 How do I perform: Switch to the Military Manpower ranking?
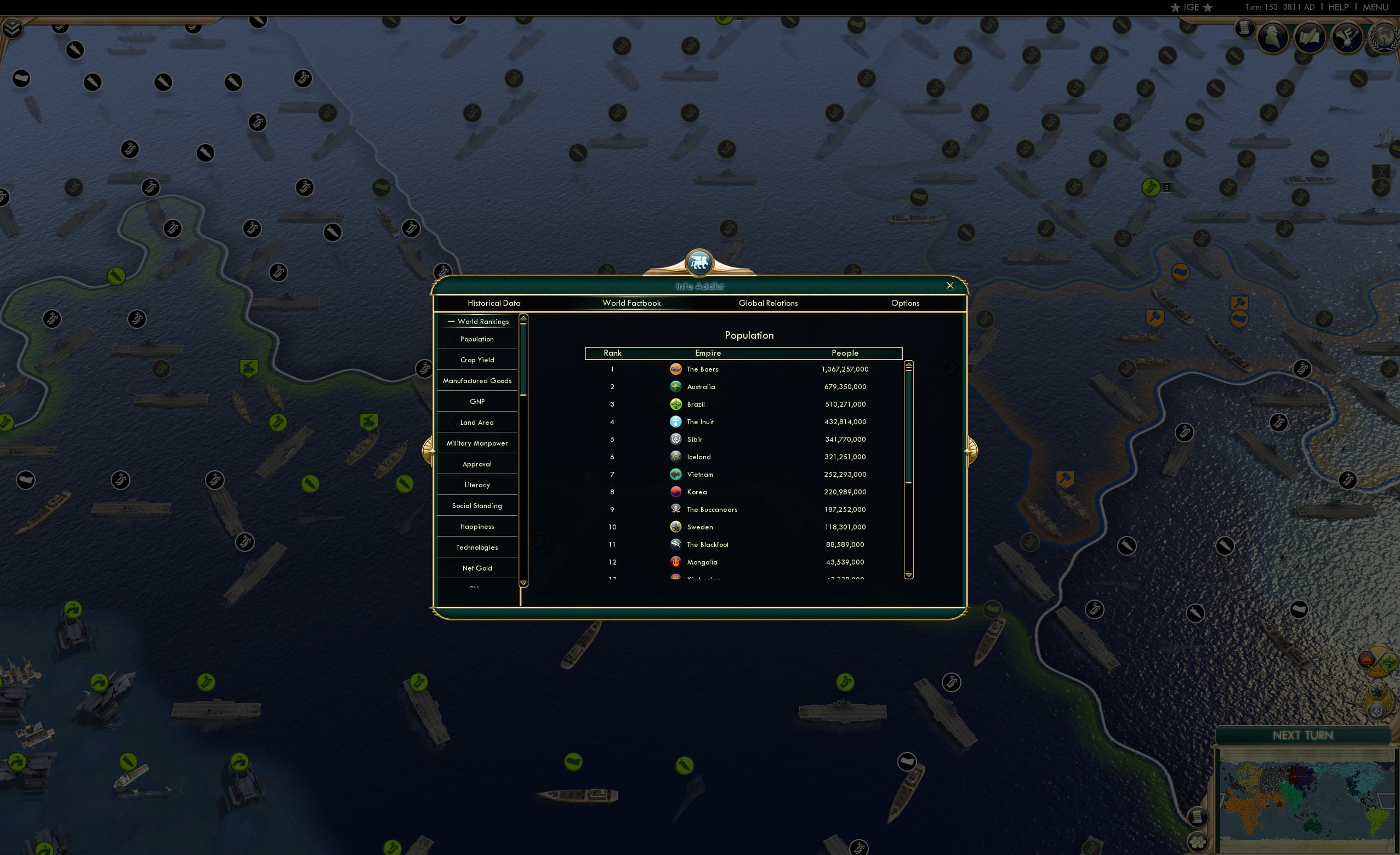tap(477, 442)
